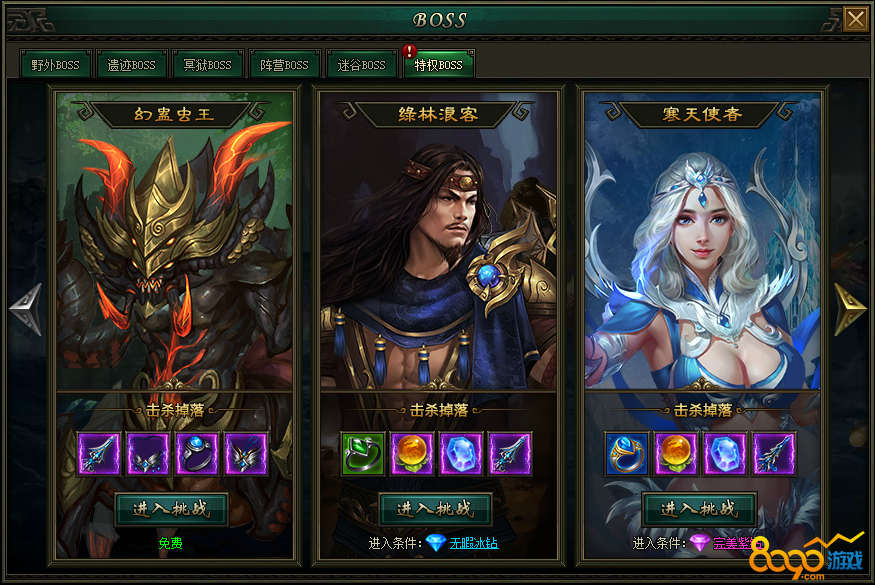Viewport: 875px width, 585px height.
Task: Click the 无暇冰钻 entry condition link
Action: [473, 543]
